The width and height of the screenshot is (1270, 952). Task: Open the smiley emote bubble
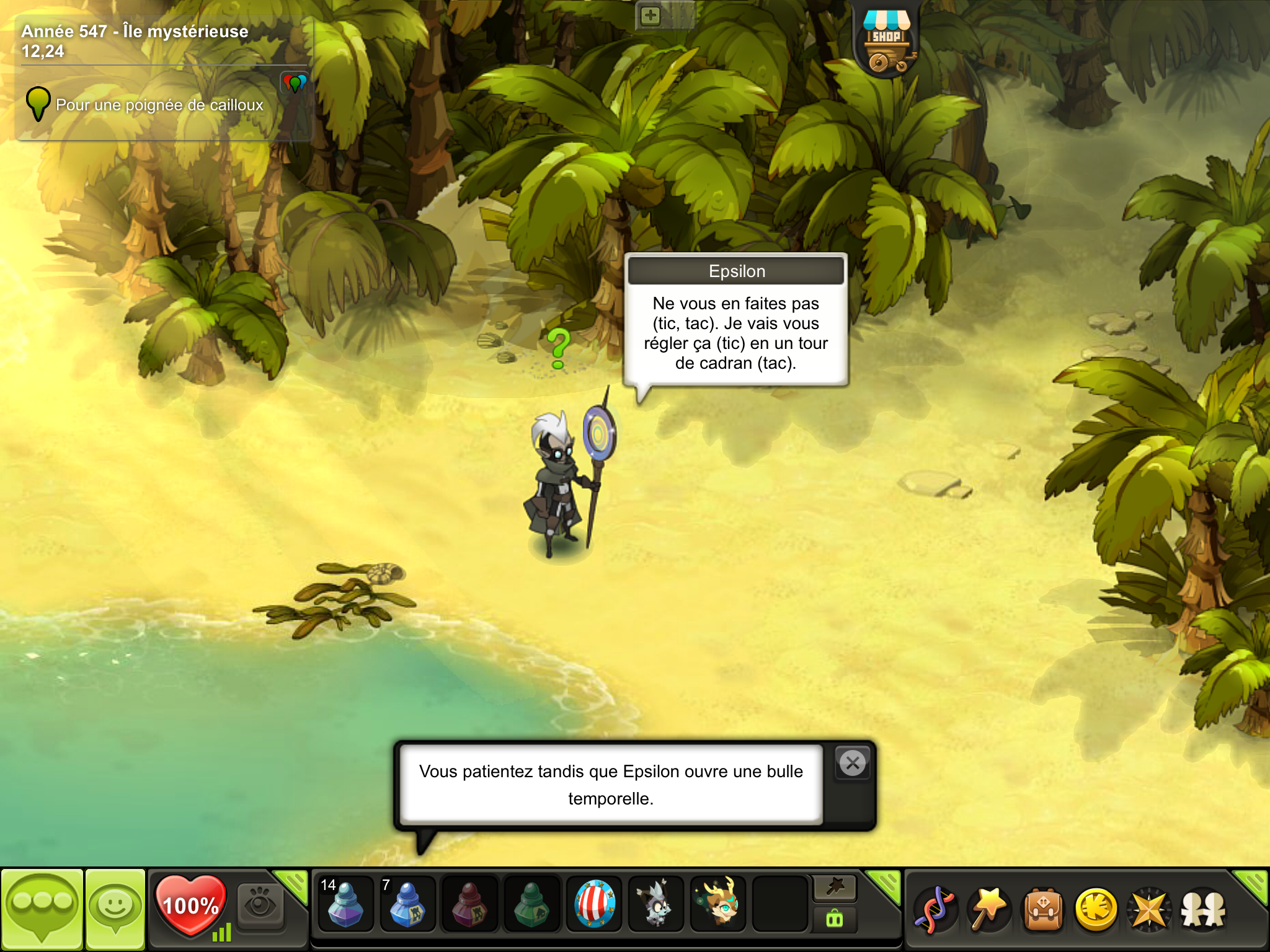click(x=115, y=909)
